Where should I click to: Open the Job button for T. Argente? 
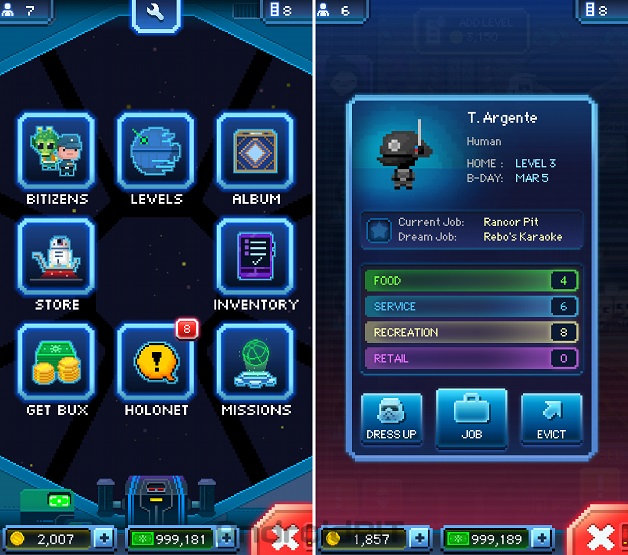click(471, 417)
